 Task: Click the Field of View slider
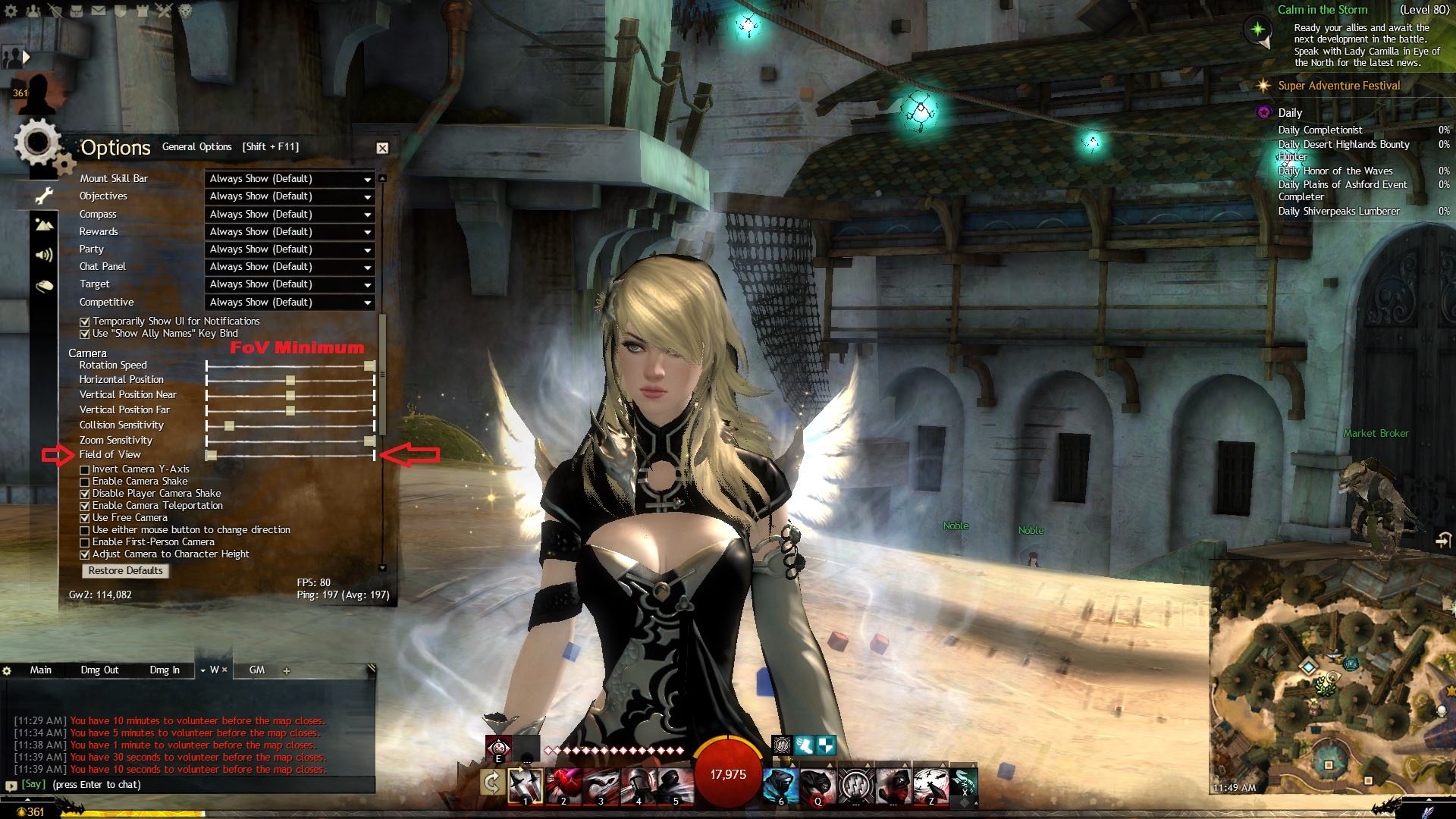point(290,455)
